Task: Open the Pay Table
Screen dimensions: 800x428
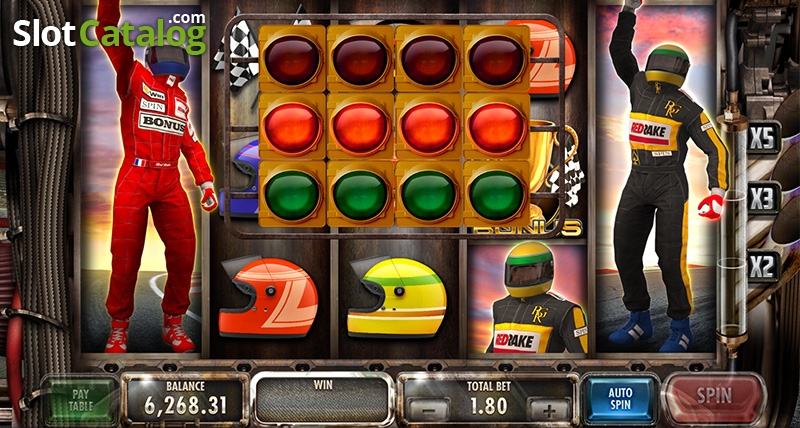Action: tap(83, 400)
